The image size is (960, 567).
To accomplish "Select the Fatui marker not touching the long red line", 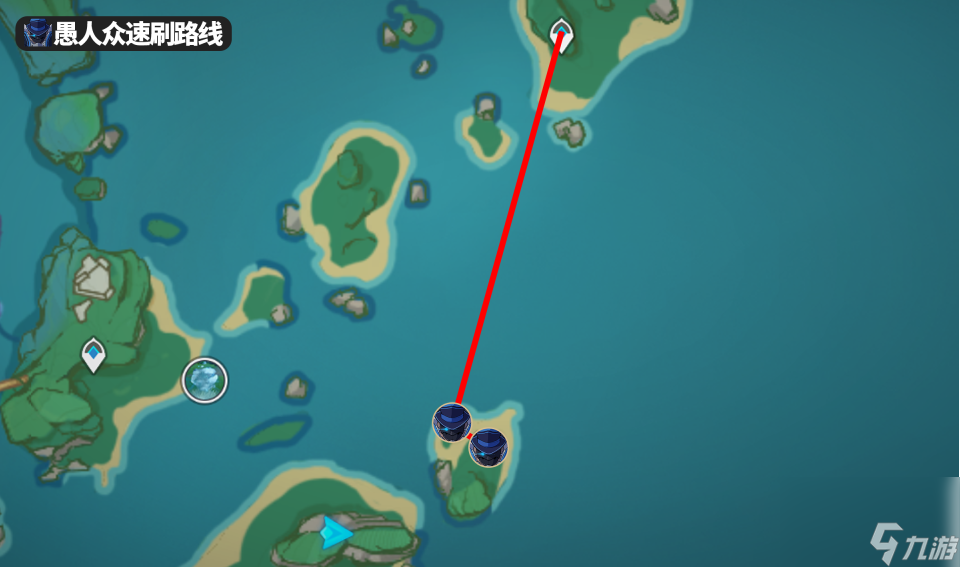I will pyautogui.click(x=489, y=447).
